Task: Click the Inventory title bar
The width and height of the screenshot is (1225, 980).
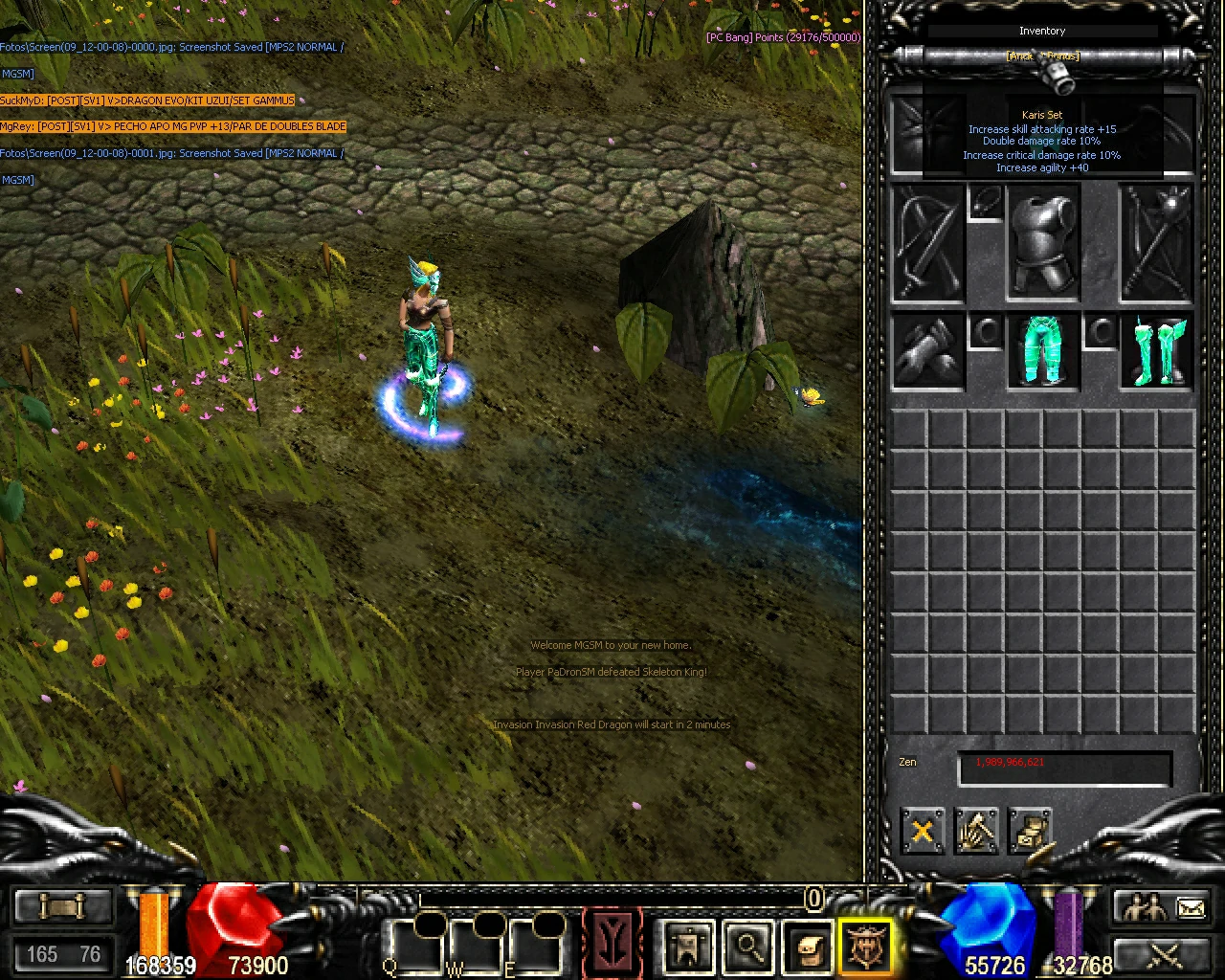Action: (1042, 31)
